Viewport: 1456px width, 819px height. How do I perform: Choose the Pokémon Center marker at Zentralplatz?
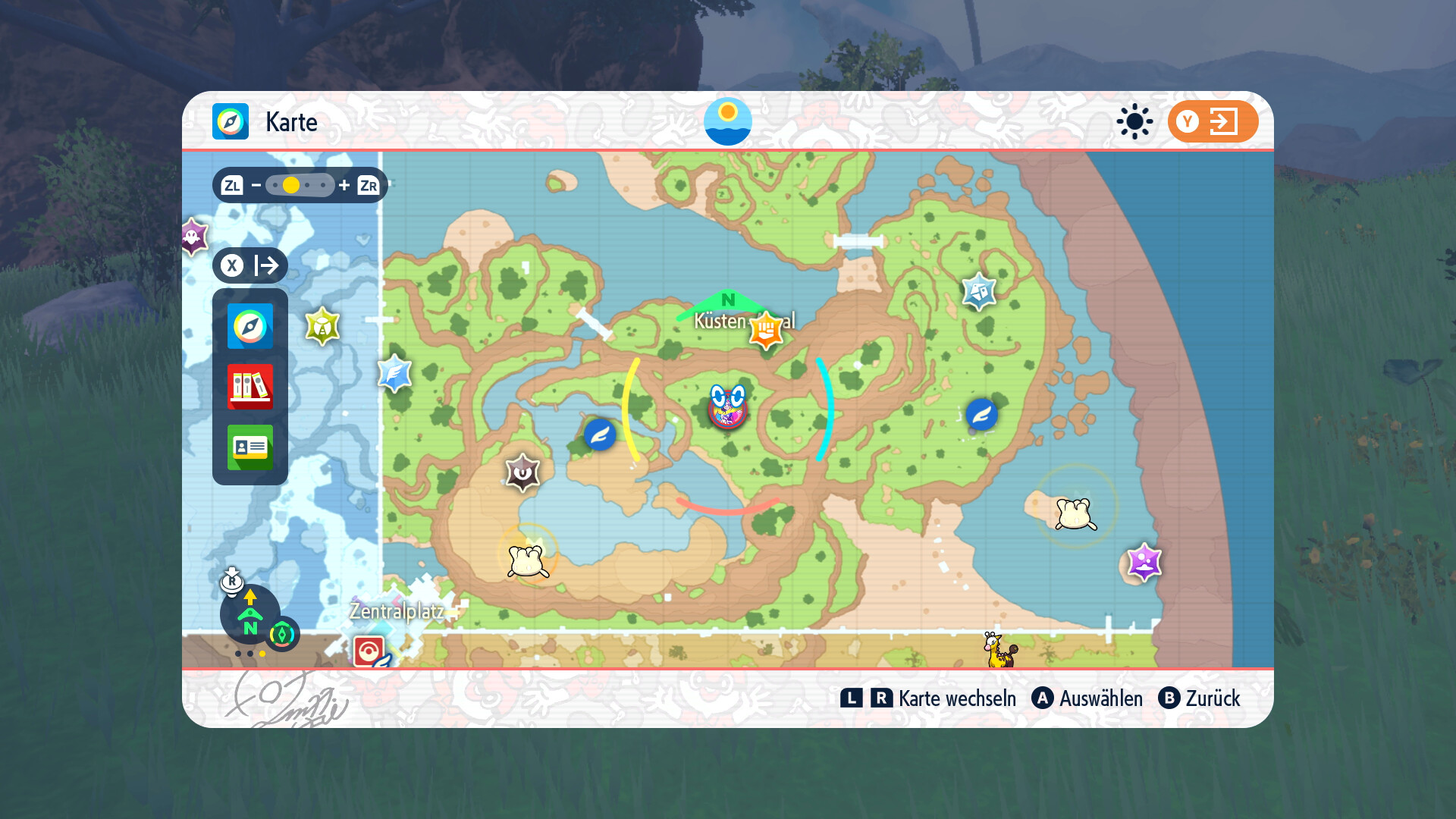point(369,651)
